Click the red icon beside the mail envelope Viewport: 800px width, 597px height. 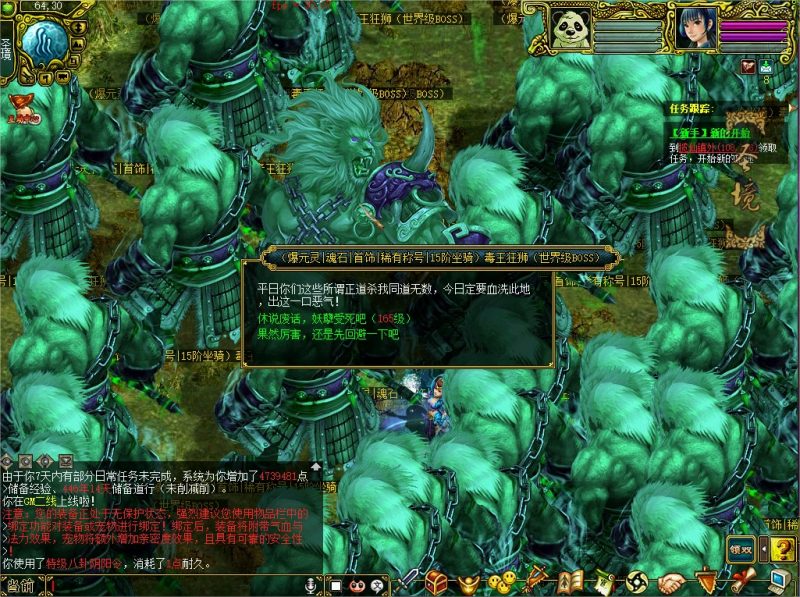747,66
